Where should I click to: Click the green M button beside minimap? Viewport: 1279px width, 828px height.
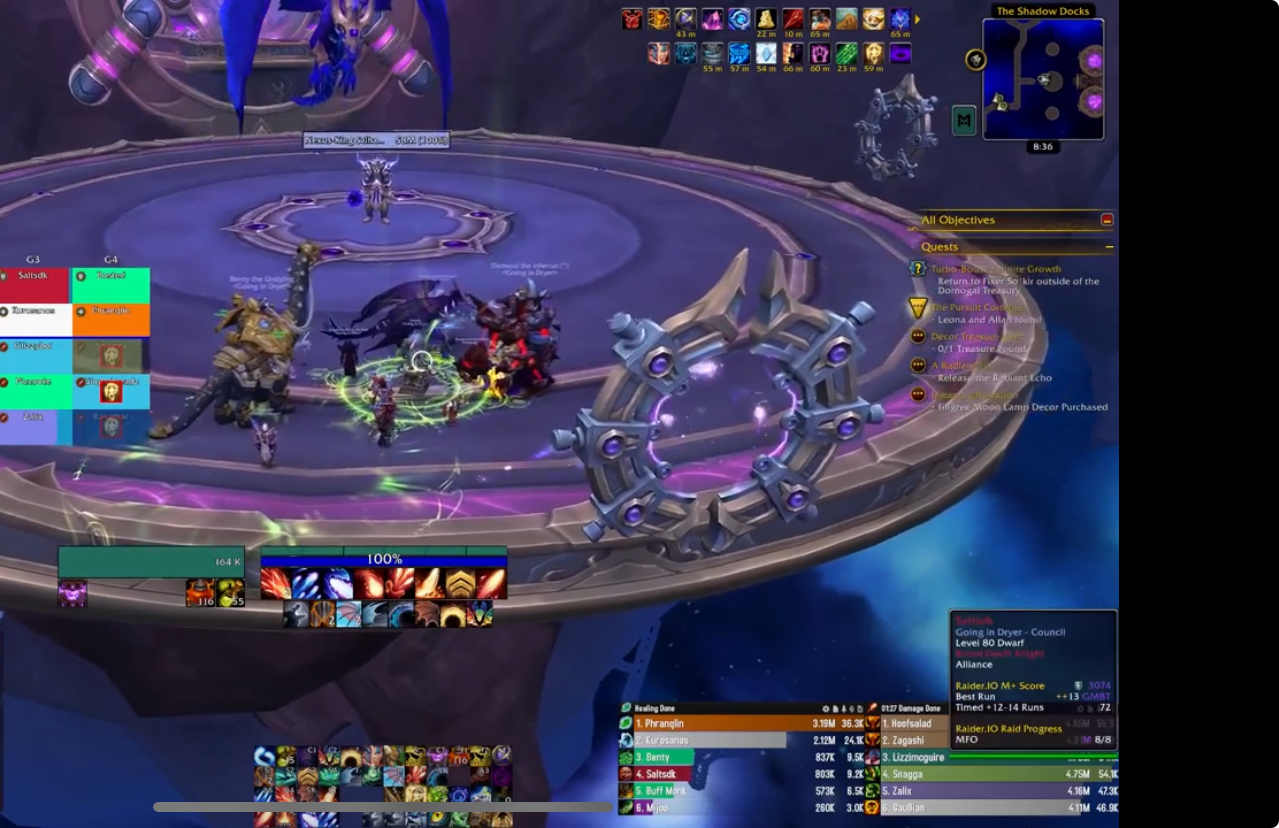[964, 120]
